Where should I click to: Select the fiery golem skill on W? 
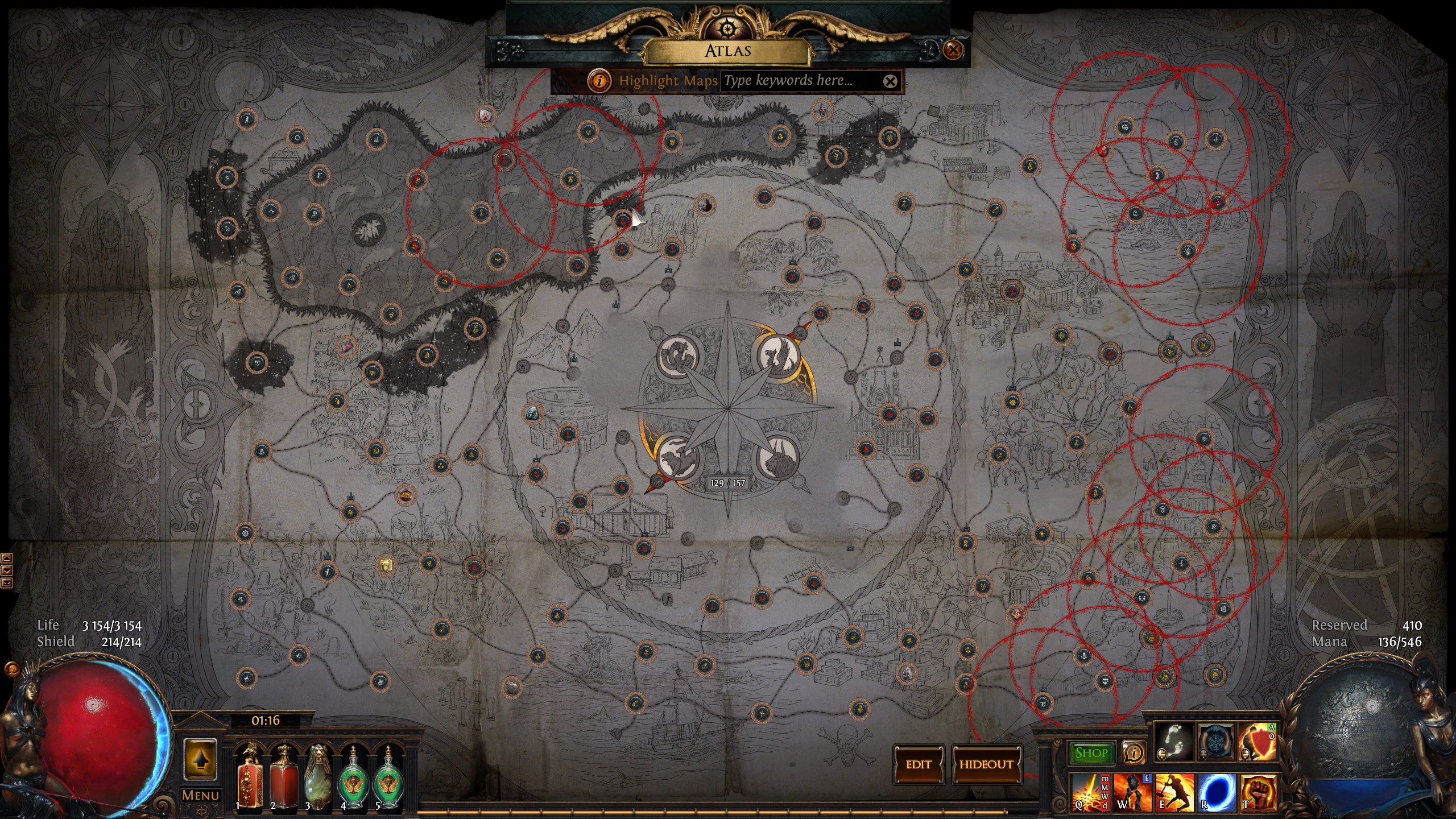click(1132, 792)
